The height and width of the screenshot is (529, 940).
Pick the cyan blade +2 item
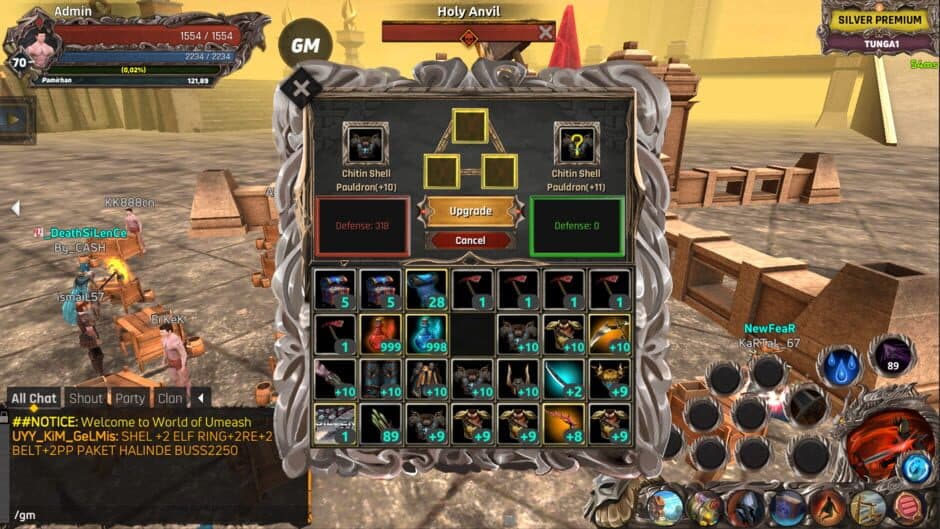(x=563, y=379)
